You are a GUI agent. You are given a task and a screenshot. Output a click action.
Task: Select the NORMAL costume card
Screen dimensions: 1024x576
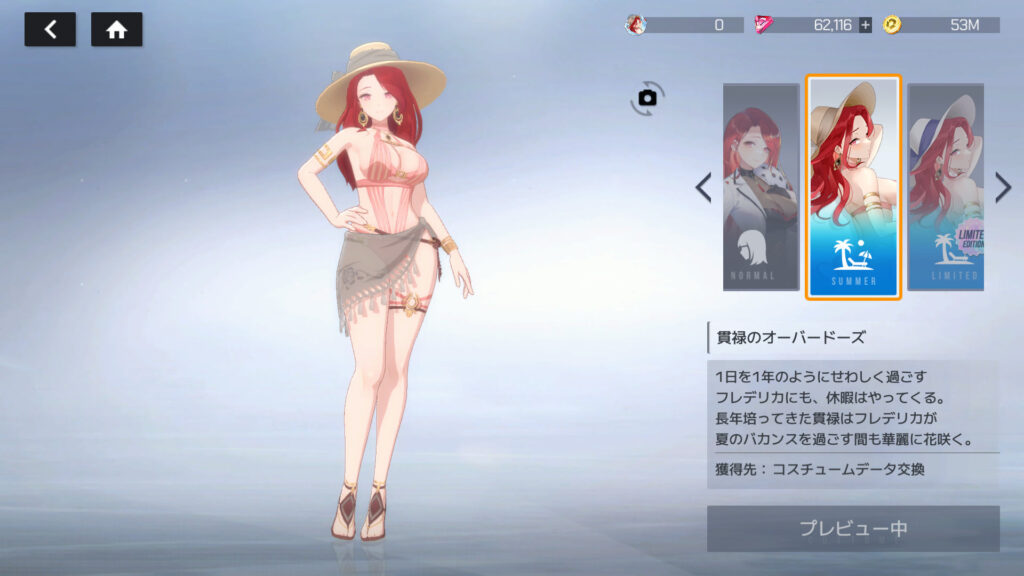point(761,187)
